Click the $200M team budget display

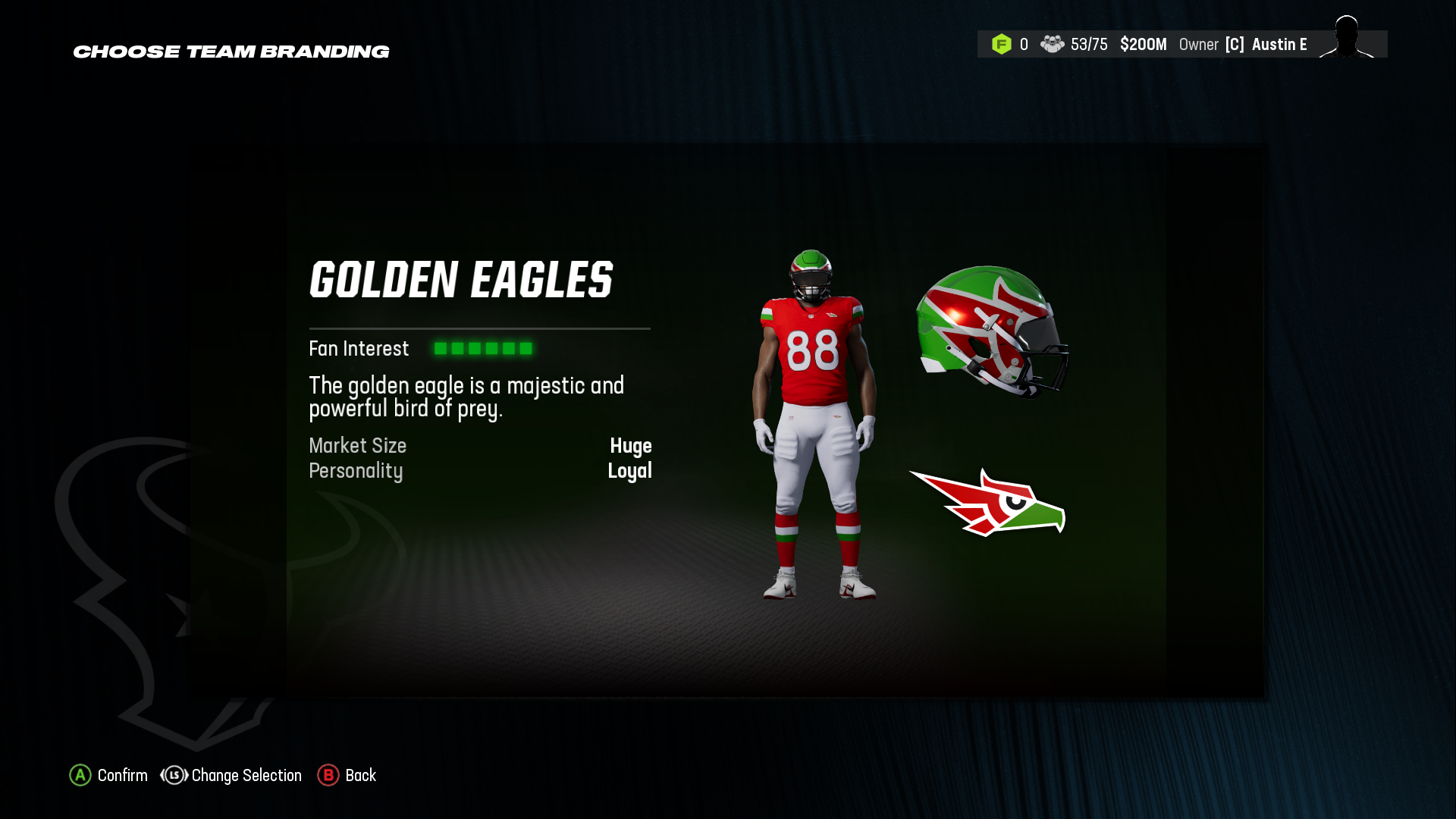pos(1144,44)
